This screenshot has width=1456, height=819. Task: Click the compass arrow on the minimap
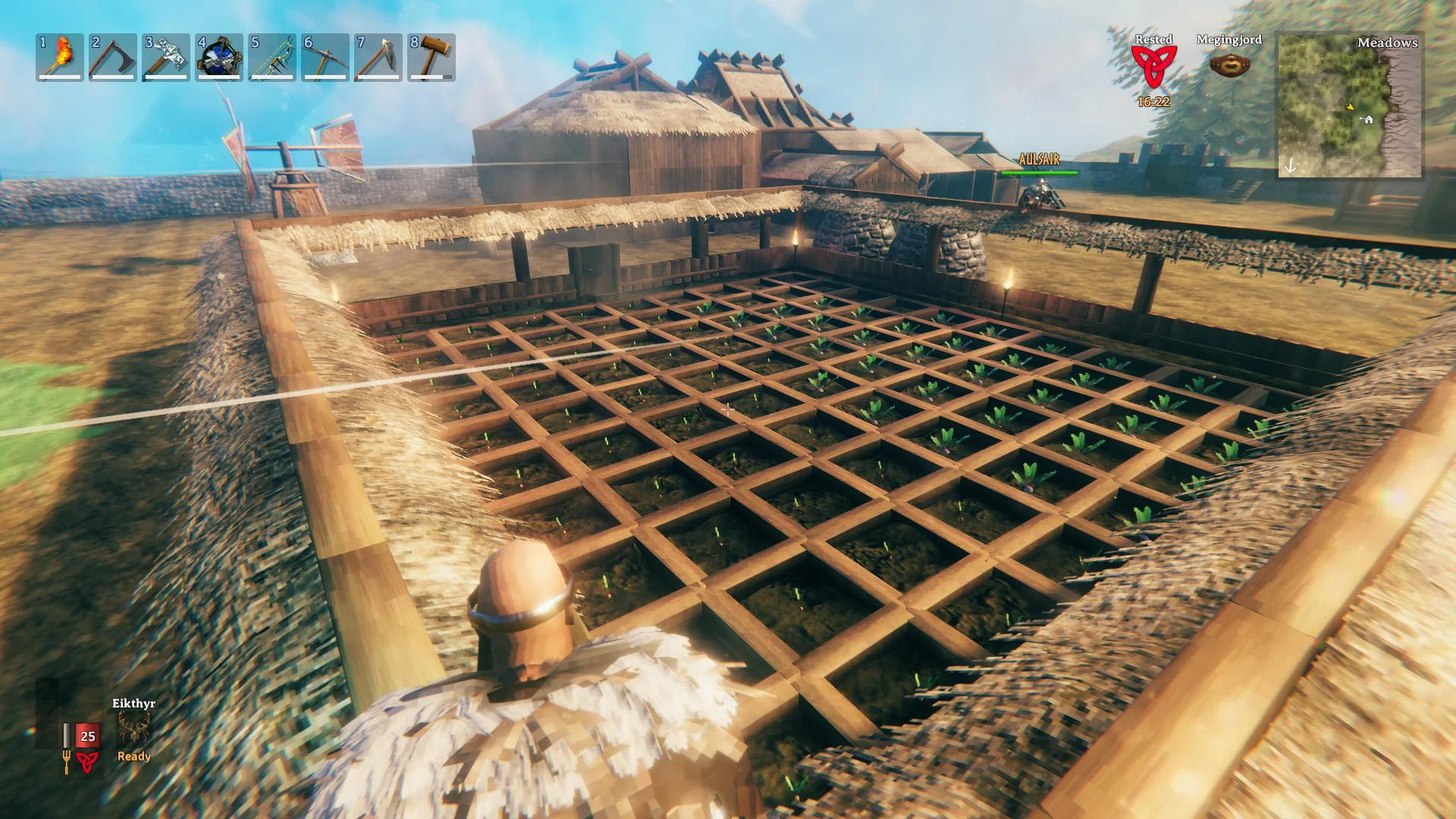[1289, 165]
